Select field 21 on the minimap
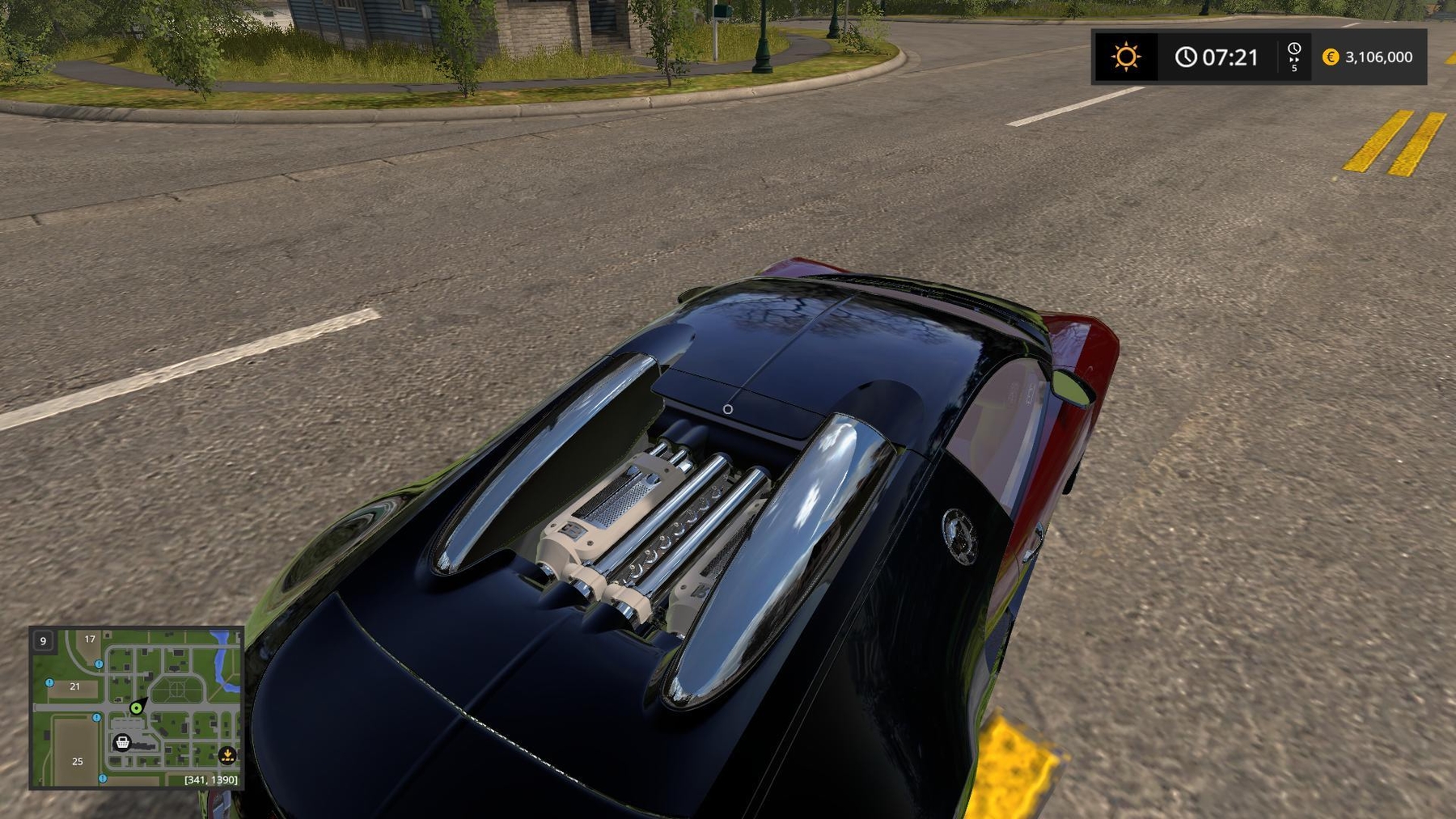Screen dimensions: 1456x819 pyautogui.click(x=74, y=686)
